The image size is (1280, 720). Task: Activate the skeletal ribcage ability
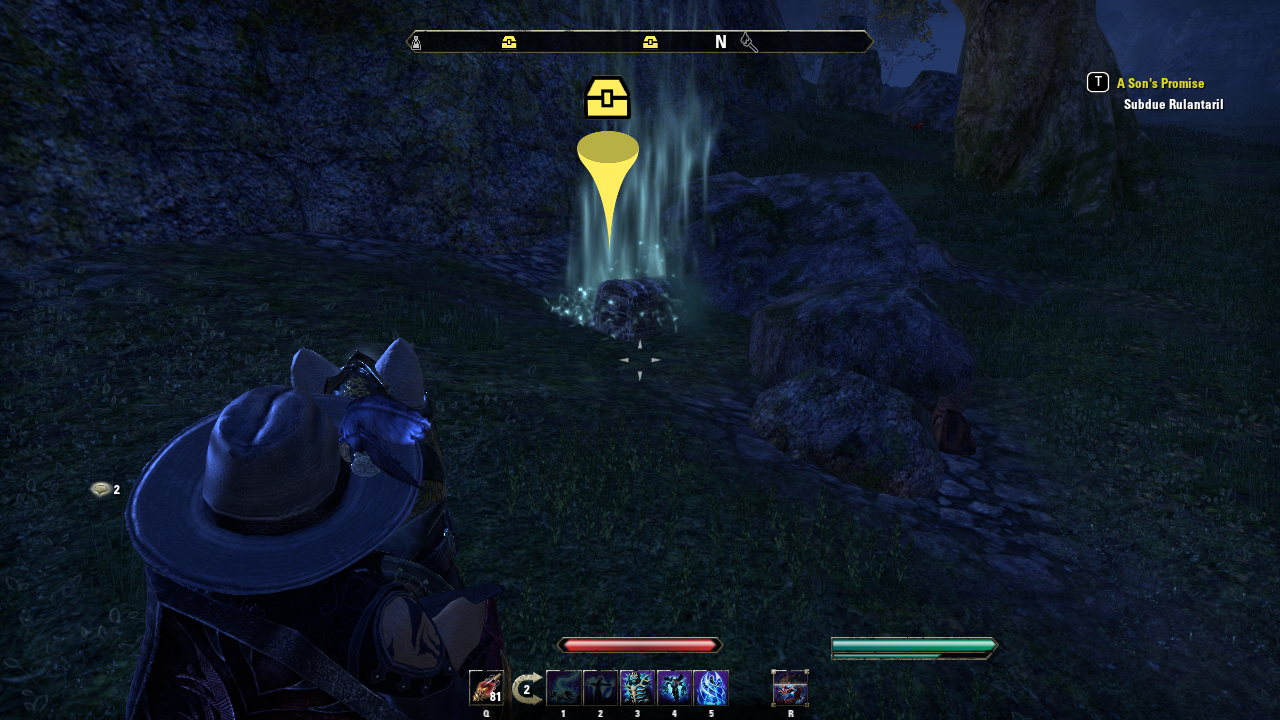(637, 688)
